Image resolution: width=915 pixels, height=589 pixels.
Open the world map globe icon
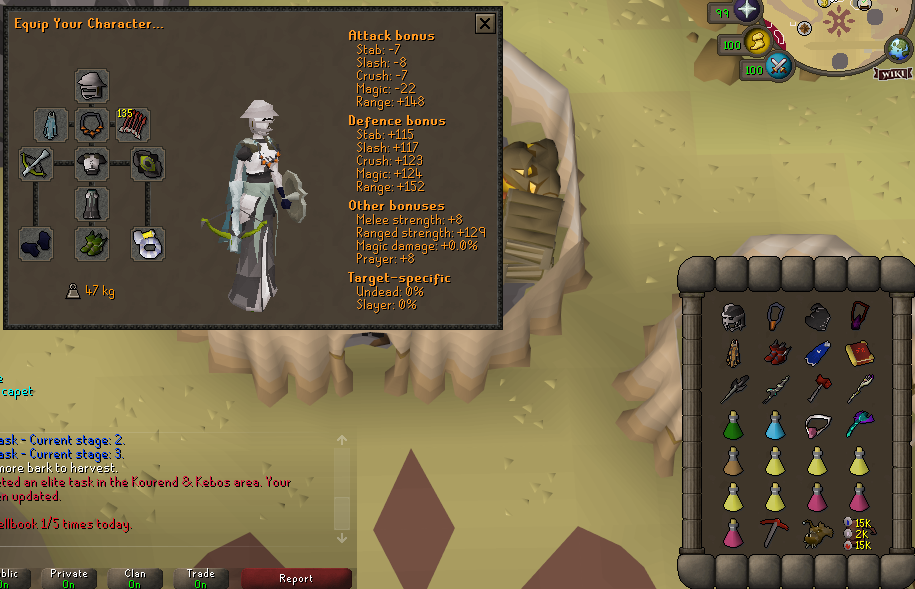coord(899,48)
